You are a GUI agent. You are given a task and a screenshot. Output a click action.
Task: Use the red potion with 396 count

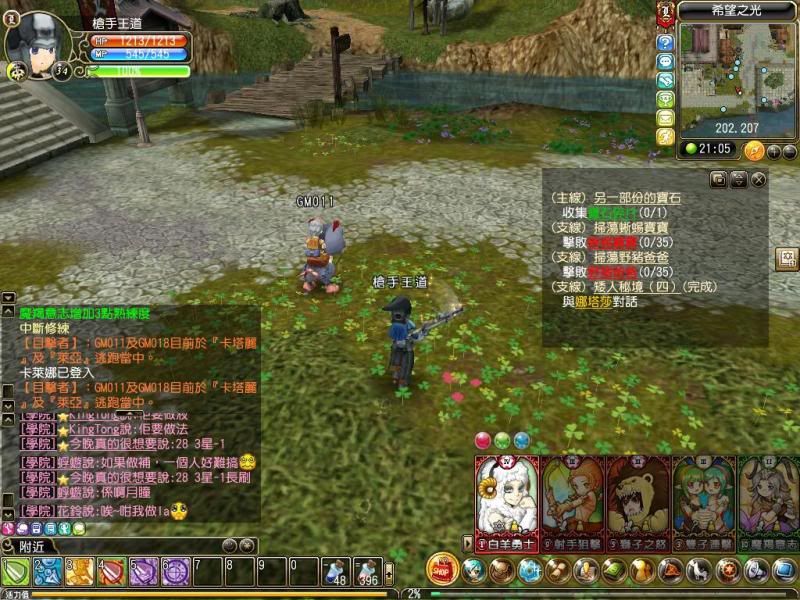tap(368, 572)
